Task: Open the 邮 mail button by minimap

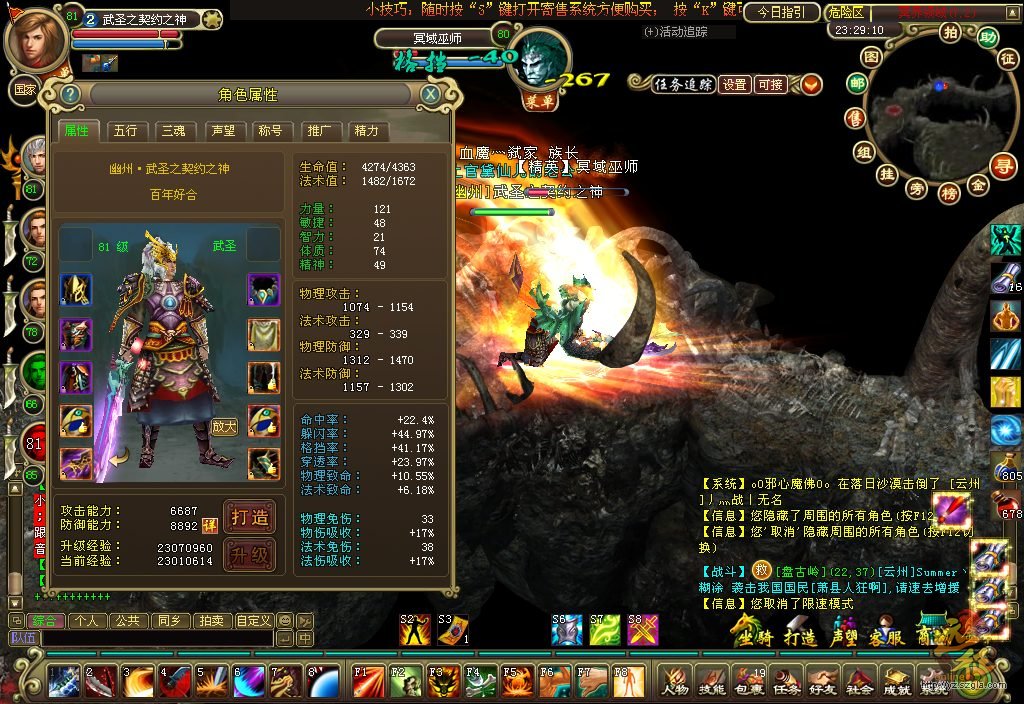Action: (857, 84)
